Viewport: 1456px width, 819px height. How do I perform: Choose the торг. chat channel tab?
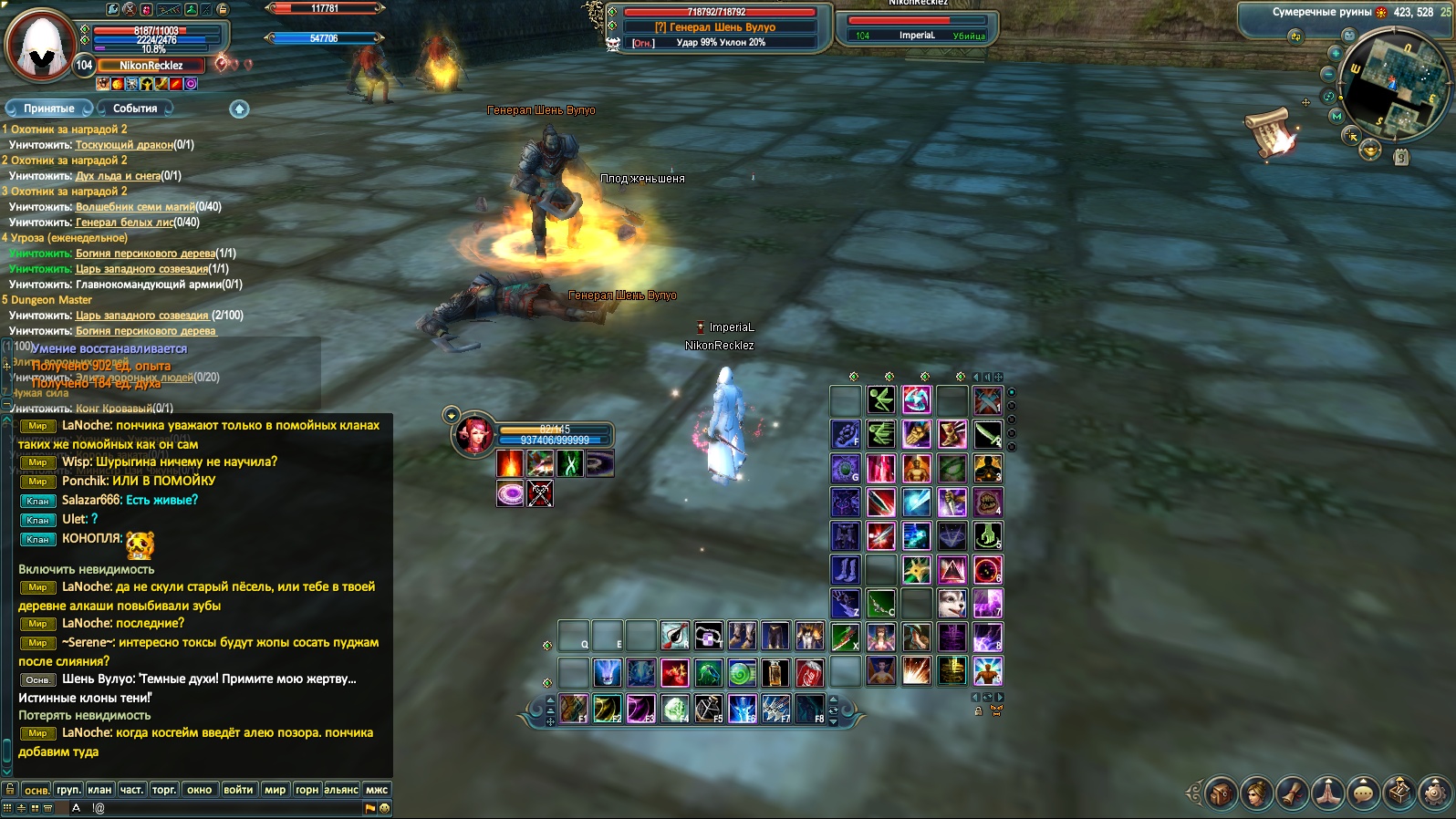[x=164, y=790]
